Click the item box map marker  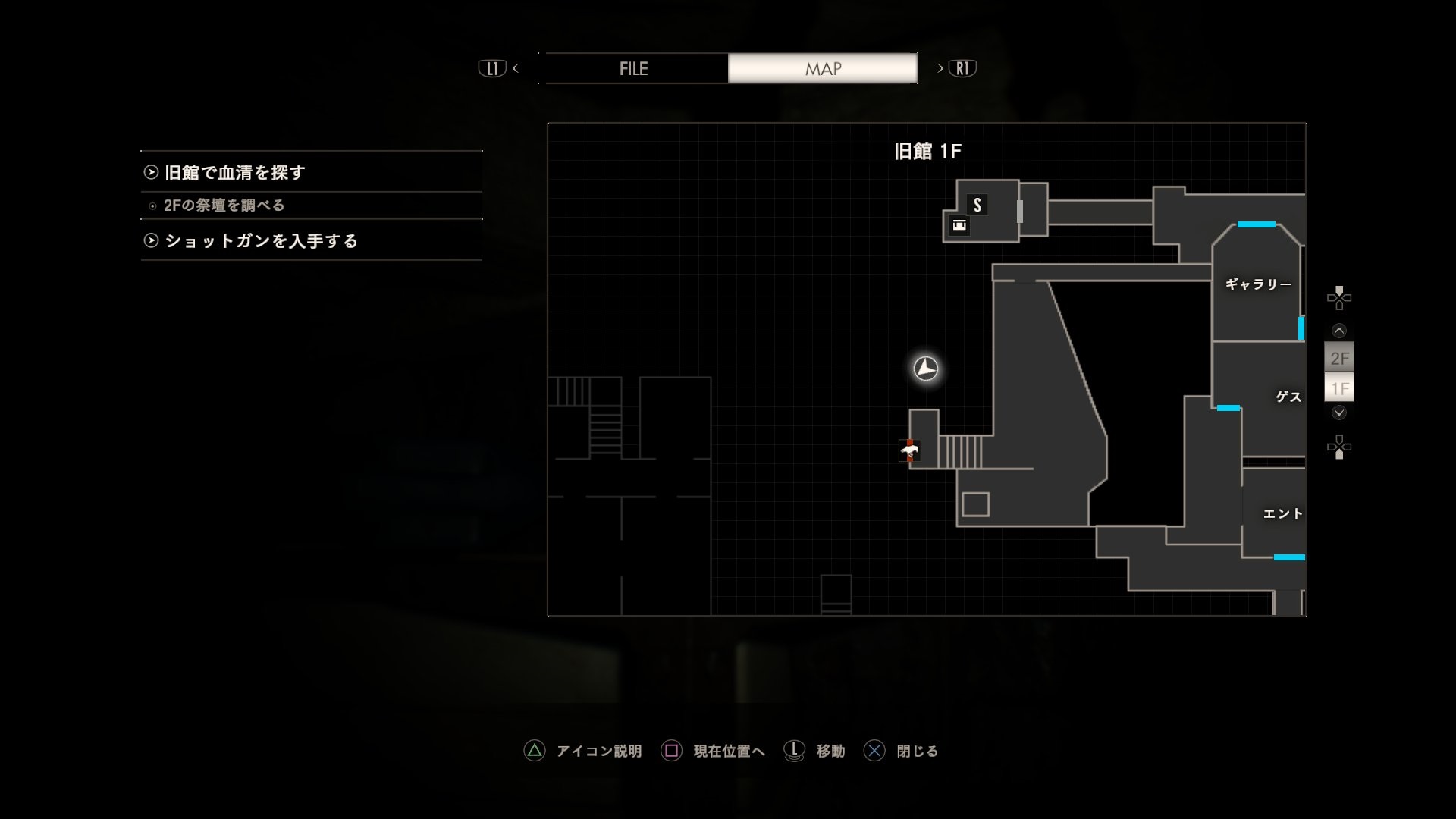point(959,225)
